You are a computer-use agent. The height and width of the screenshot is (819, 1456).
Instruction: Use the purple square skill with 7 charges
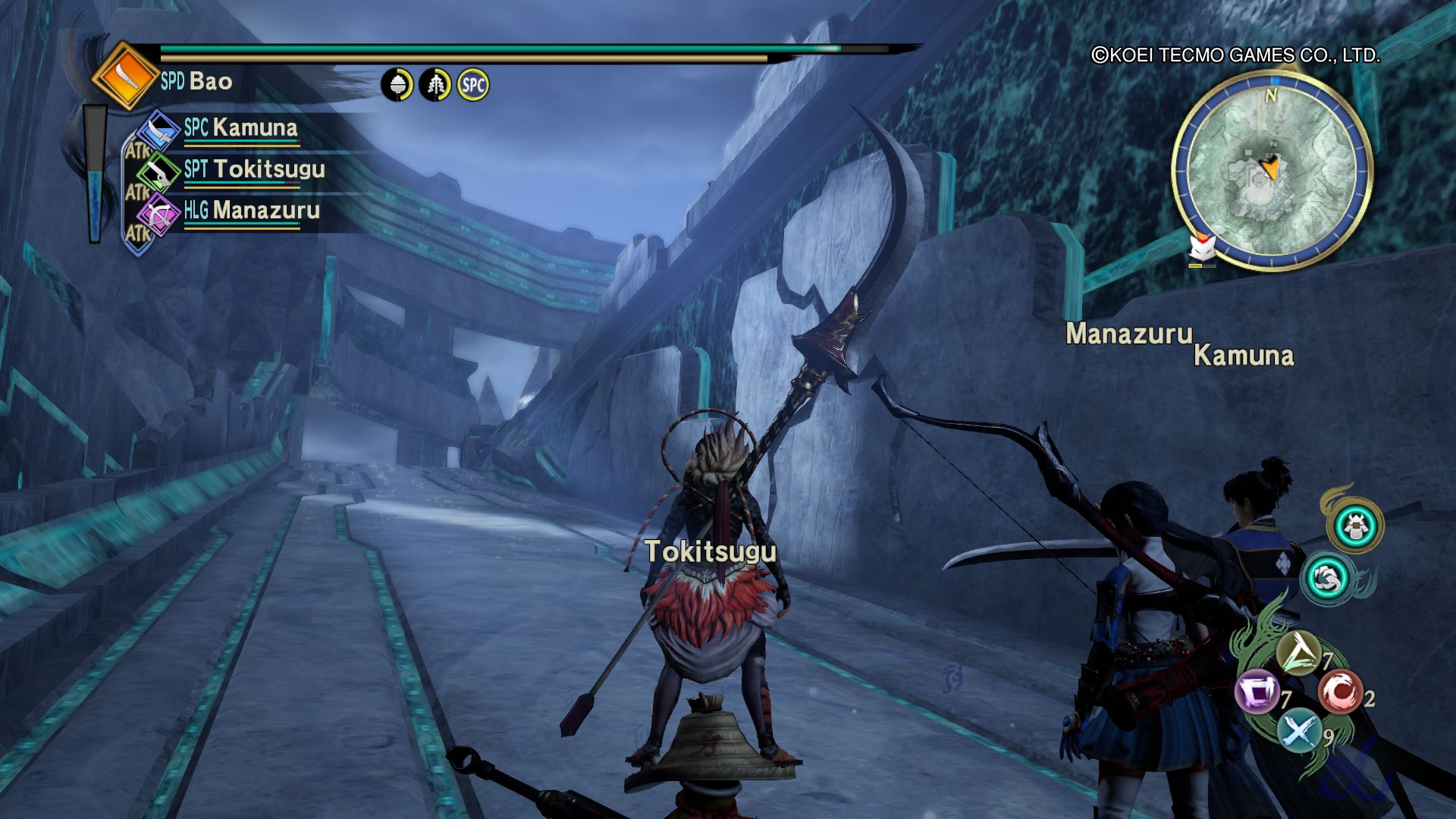pos(1257,693)
